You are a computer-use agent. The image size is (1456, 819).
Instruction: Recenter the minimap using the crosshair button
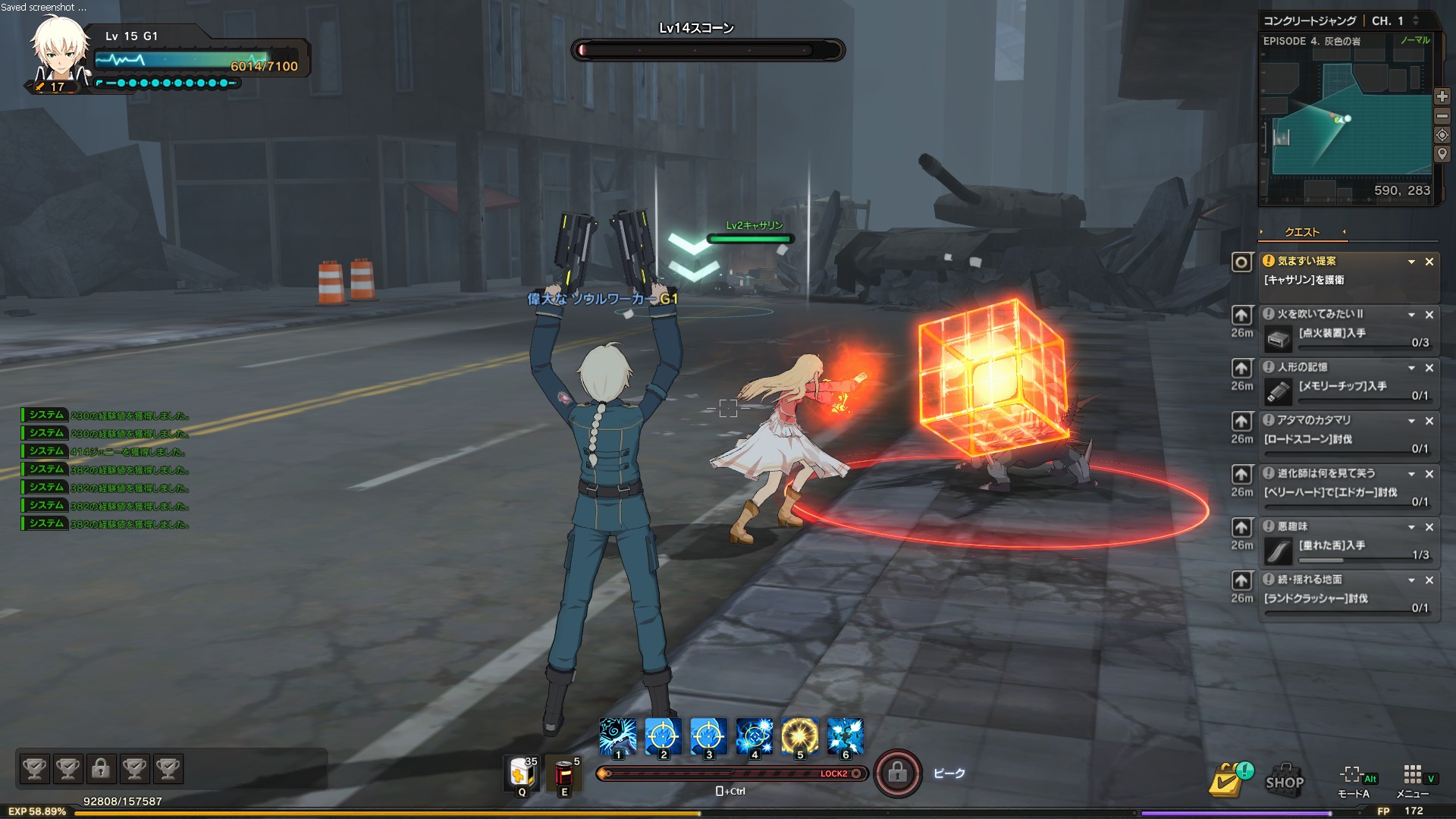pyautogui.click(x=1442, y=135)
